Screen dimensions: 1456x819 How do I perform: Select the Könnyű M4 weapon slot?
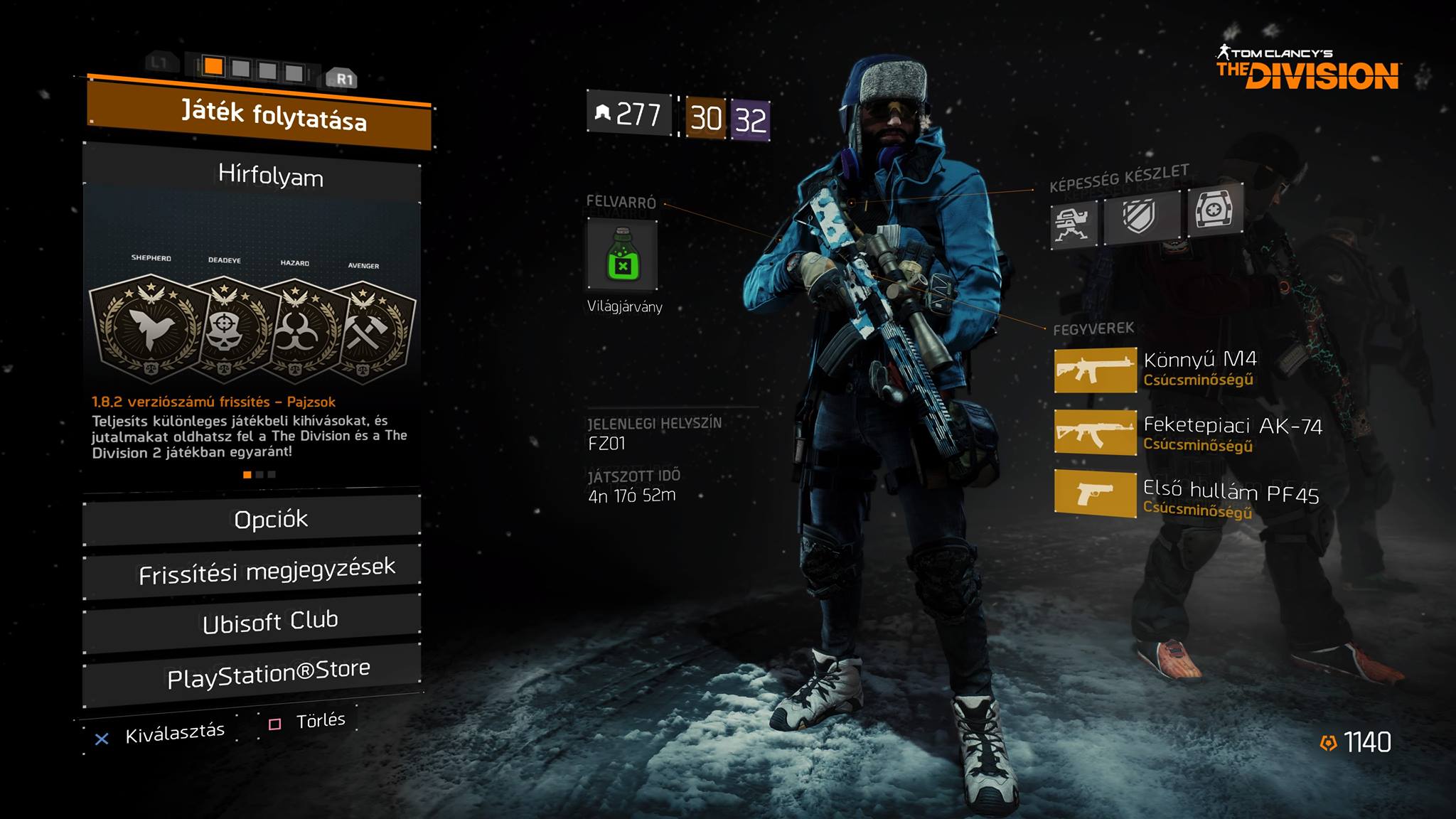1095,370
